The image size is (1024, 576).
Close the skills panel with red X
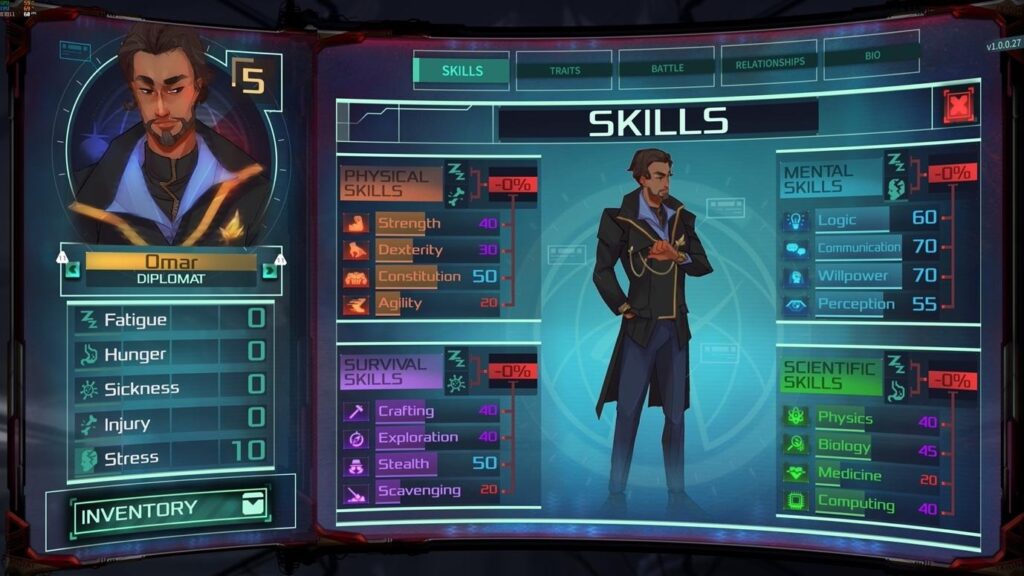point(958,107)
